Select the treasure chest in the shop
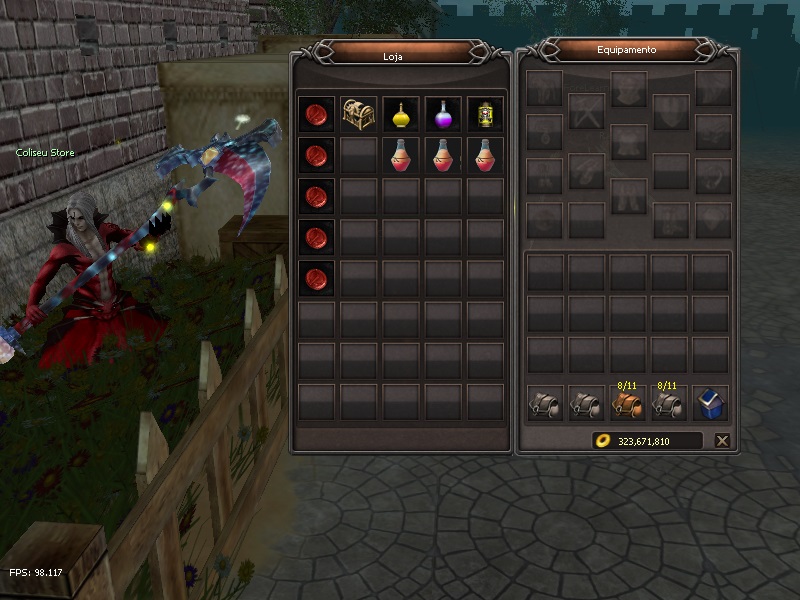This screenshot has width=800, height=600. point(359,114)
